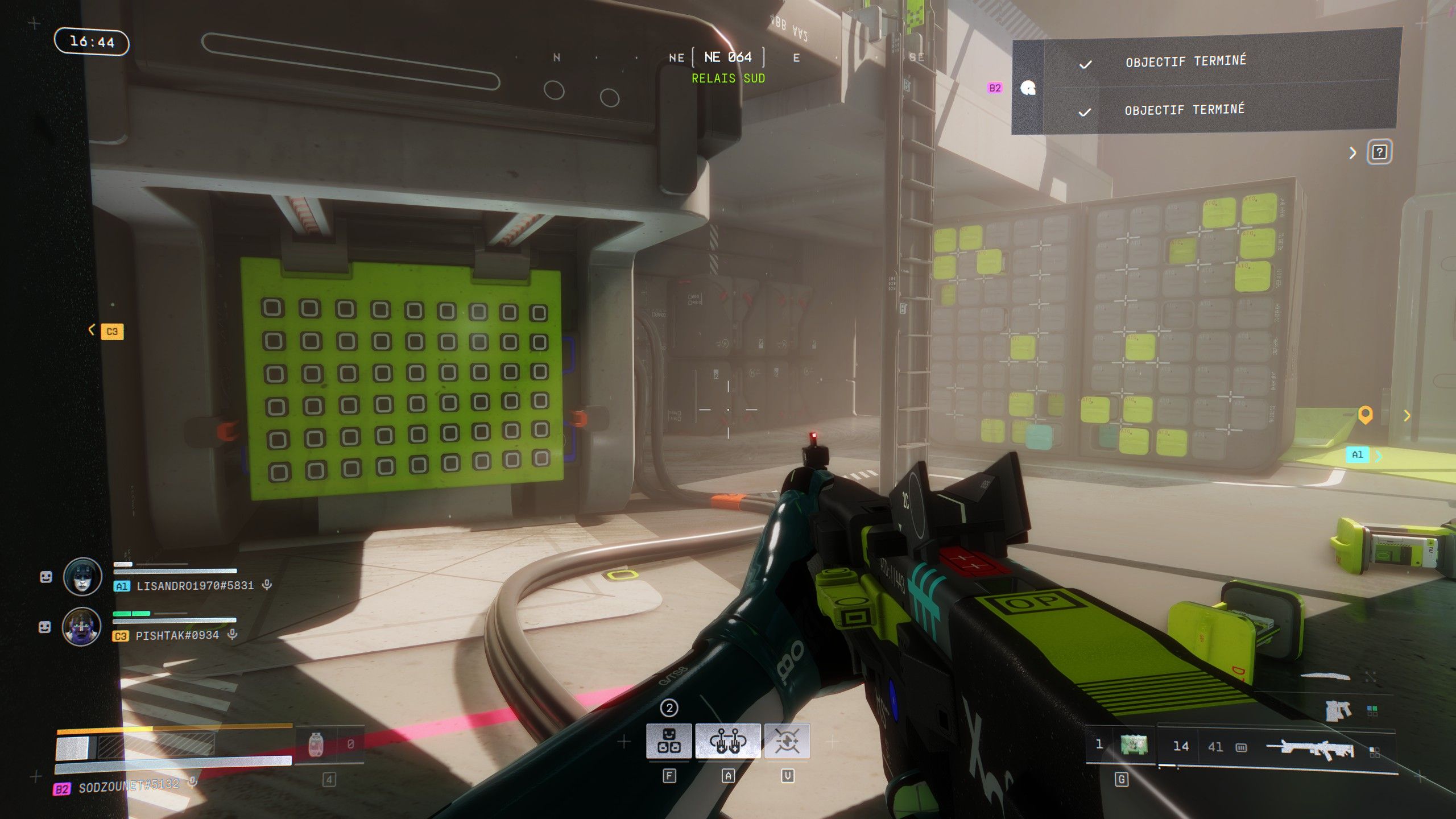Select the orange C3 teammate marker
Viewport: 1456px width, 819px height.
112,331
